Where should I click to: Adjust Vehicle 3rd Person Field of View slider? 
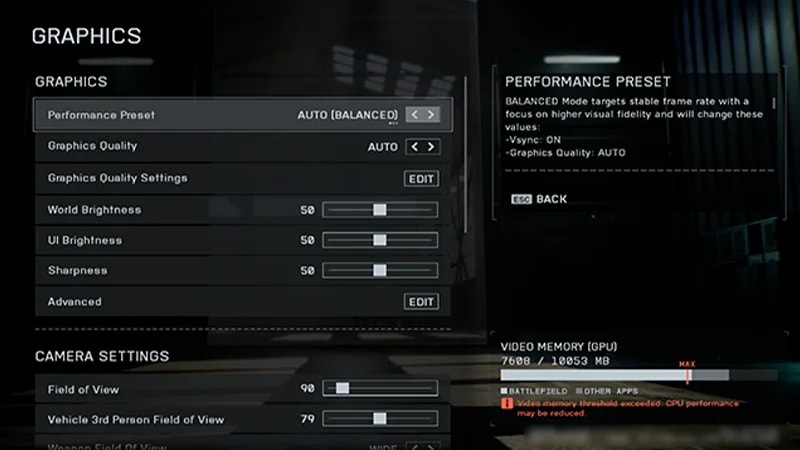380,419
